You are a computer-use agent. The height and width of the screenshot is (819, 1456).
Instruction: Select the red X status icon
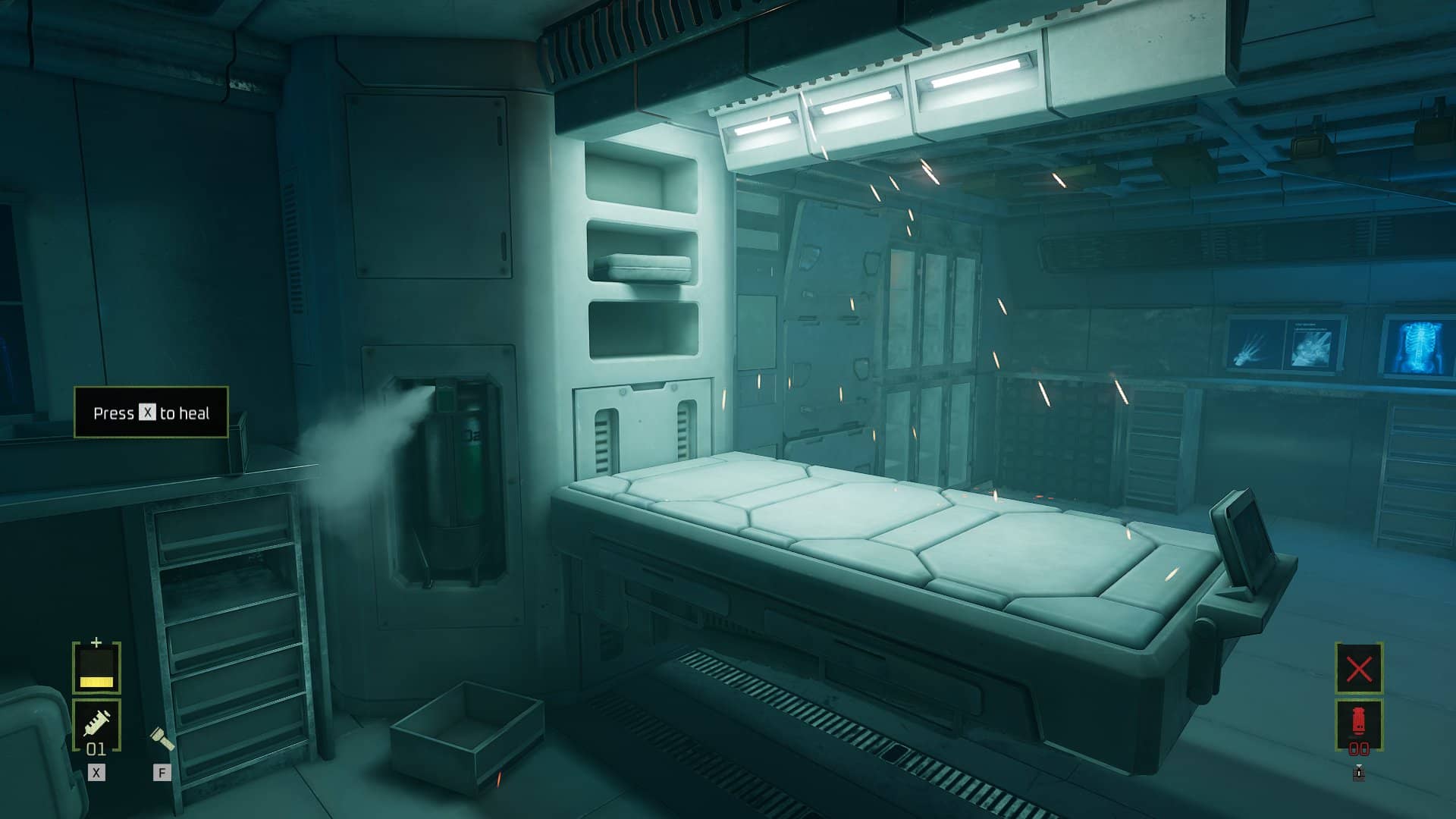point(1359,669)
